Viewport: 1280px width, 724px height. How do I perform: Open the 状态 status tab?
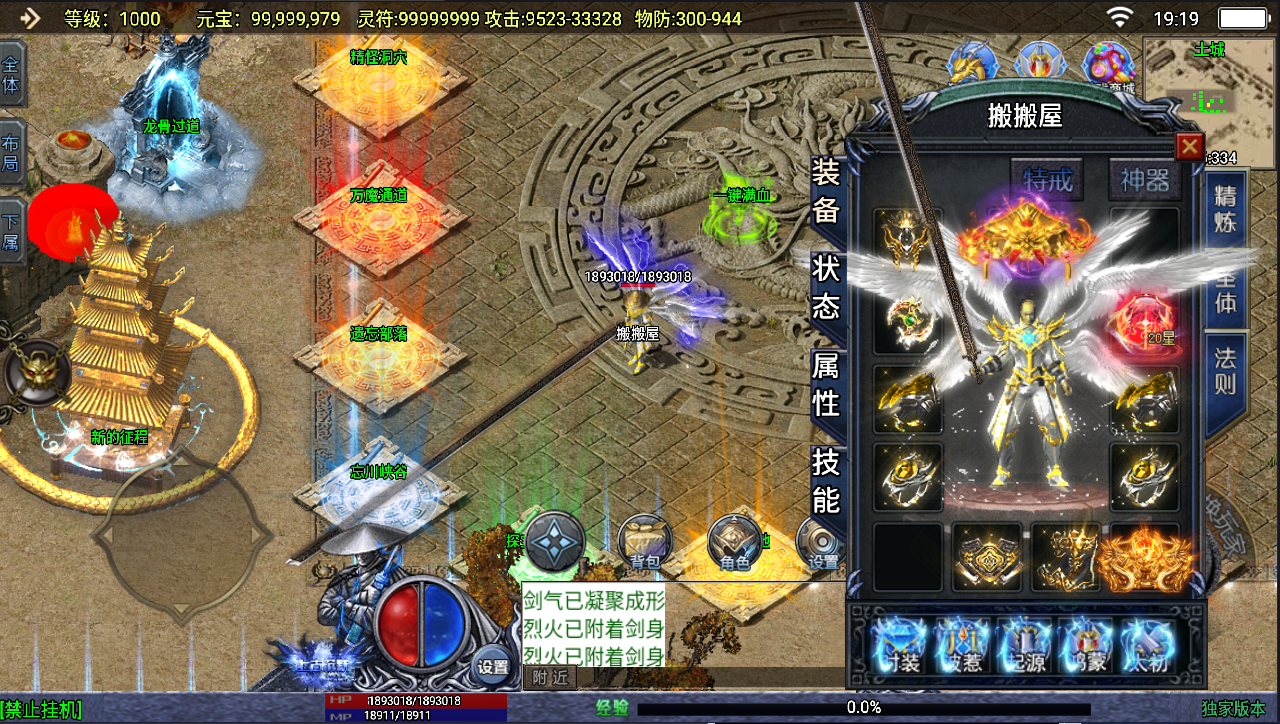click(826, 288)
